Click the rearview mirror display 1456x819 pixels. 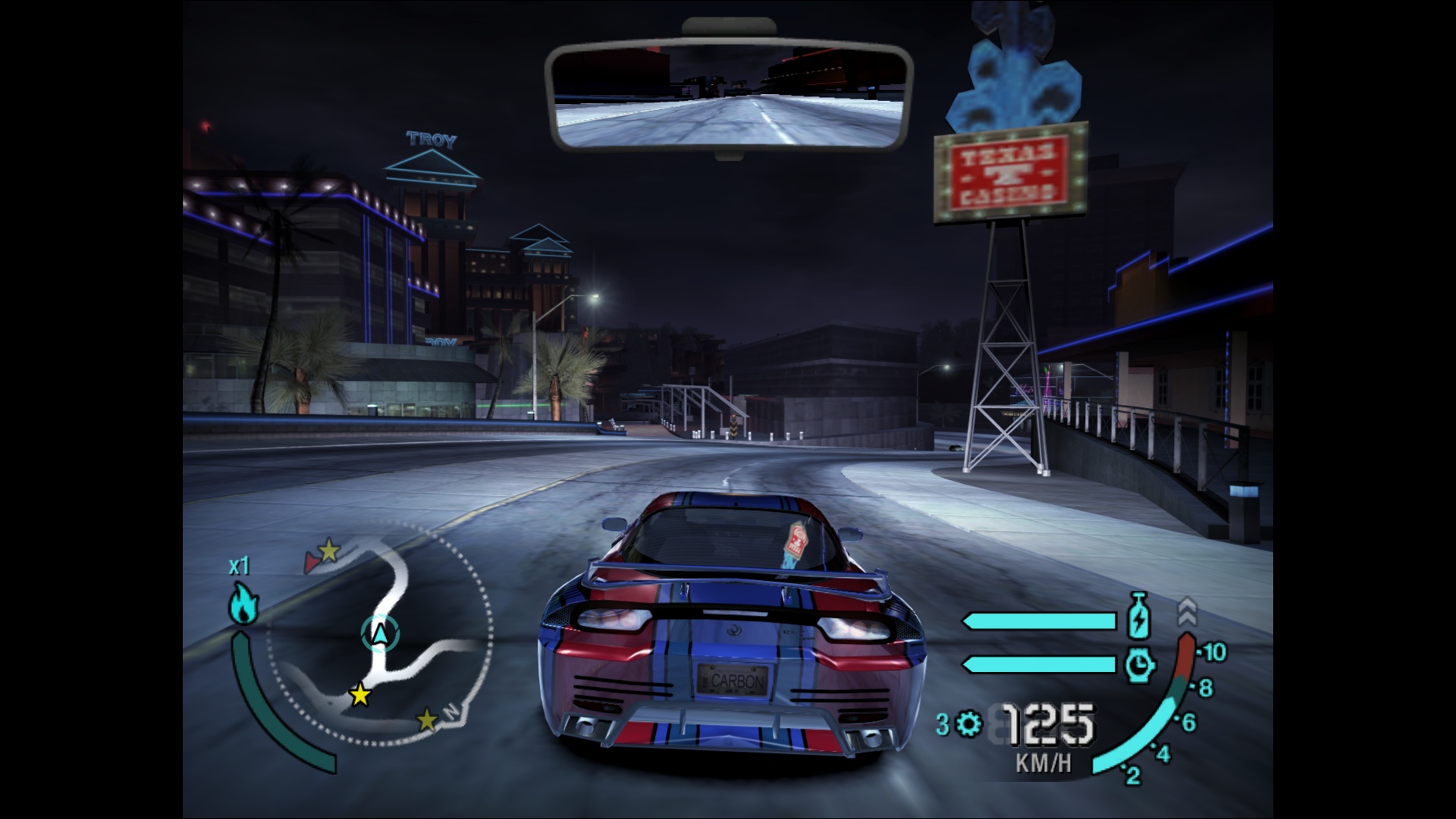pyautogui.click(x=728, y=95)
